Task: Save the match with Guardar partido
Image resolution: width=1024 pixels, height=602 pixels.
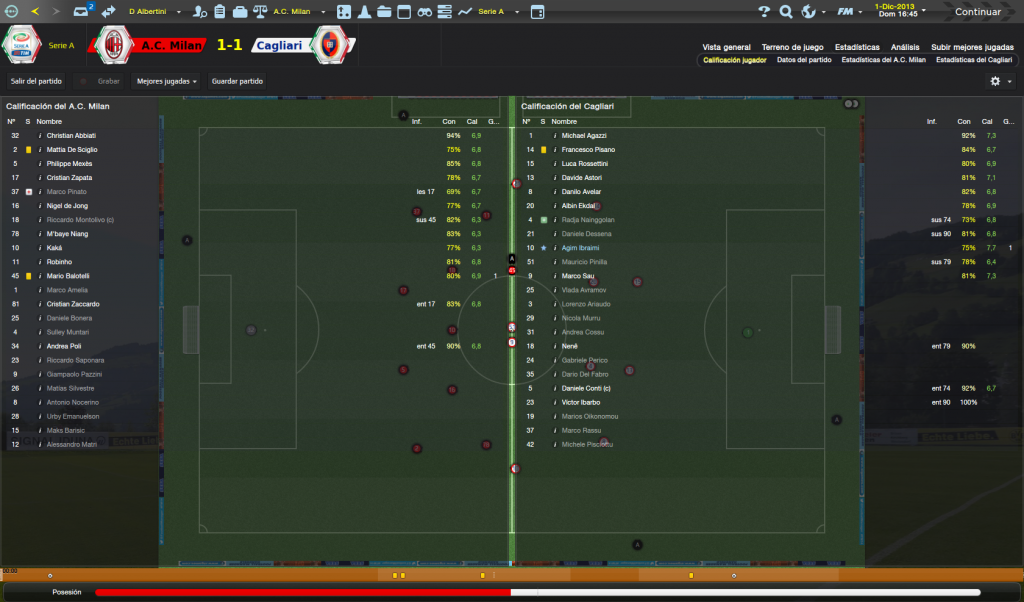Action: 237,81
